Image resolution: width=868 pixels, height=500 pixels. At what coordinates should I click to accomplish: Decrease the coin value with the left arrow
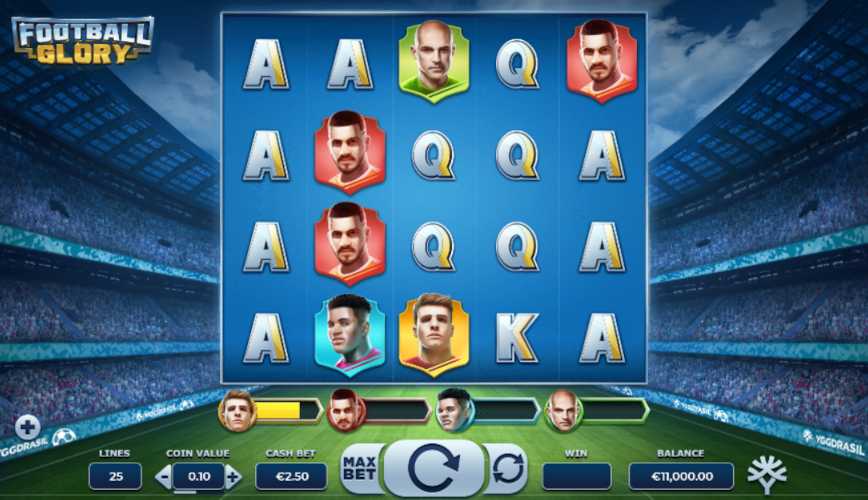click(x=164, y=477)
